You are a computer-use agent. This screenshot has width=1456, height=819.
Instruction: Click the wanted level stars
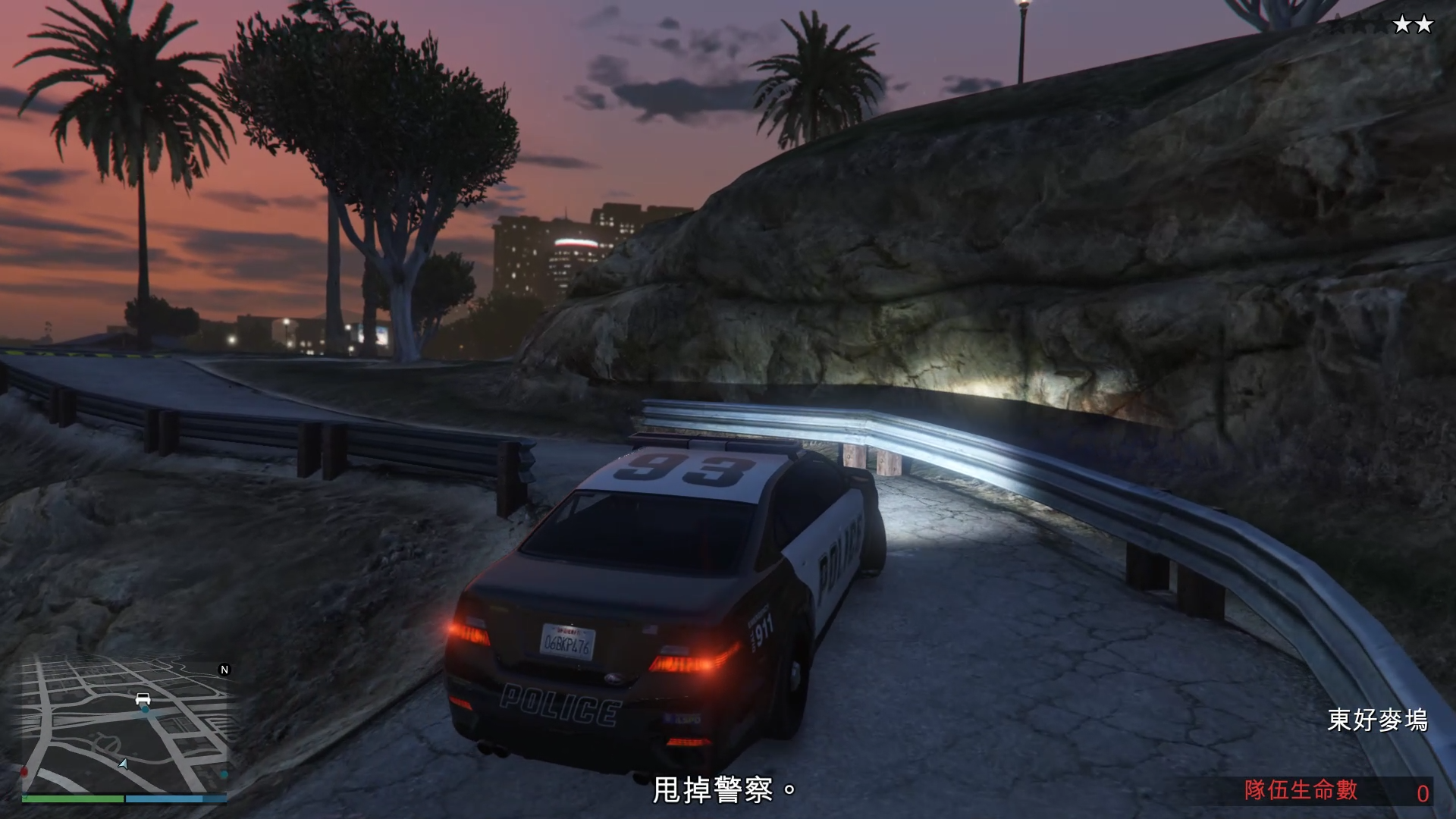pos(1382,25)
